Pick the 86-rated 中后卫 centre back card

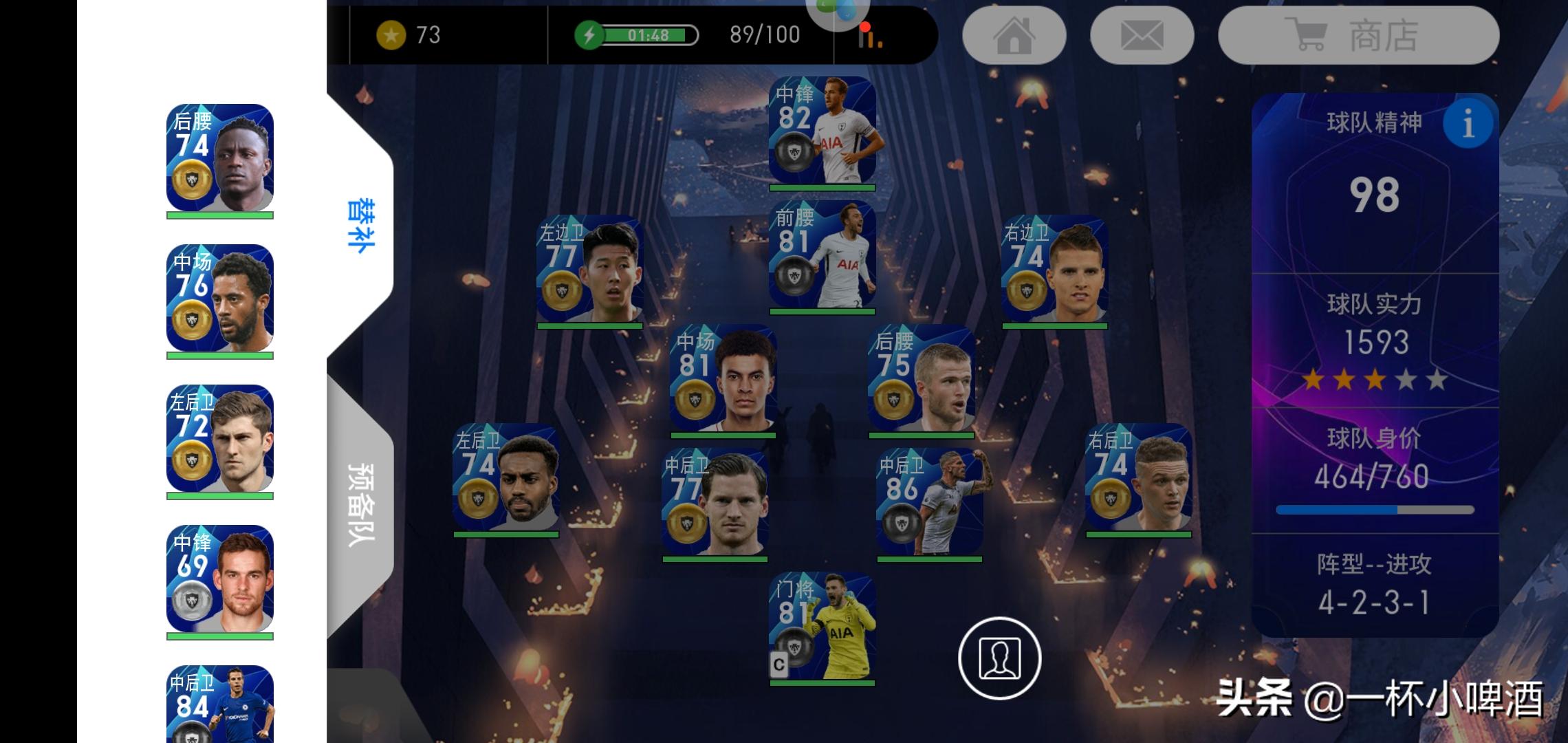click(929, 502)
